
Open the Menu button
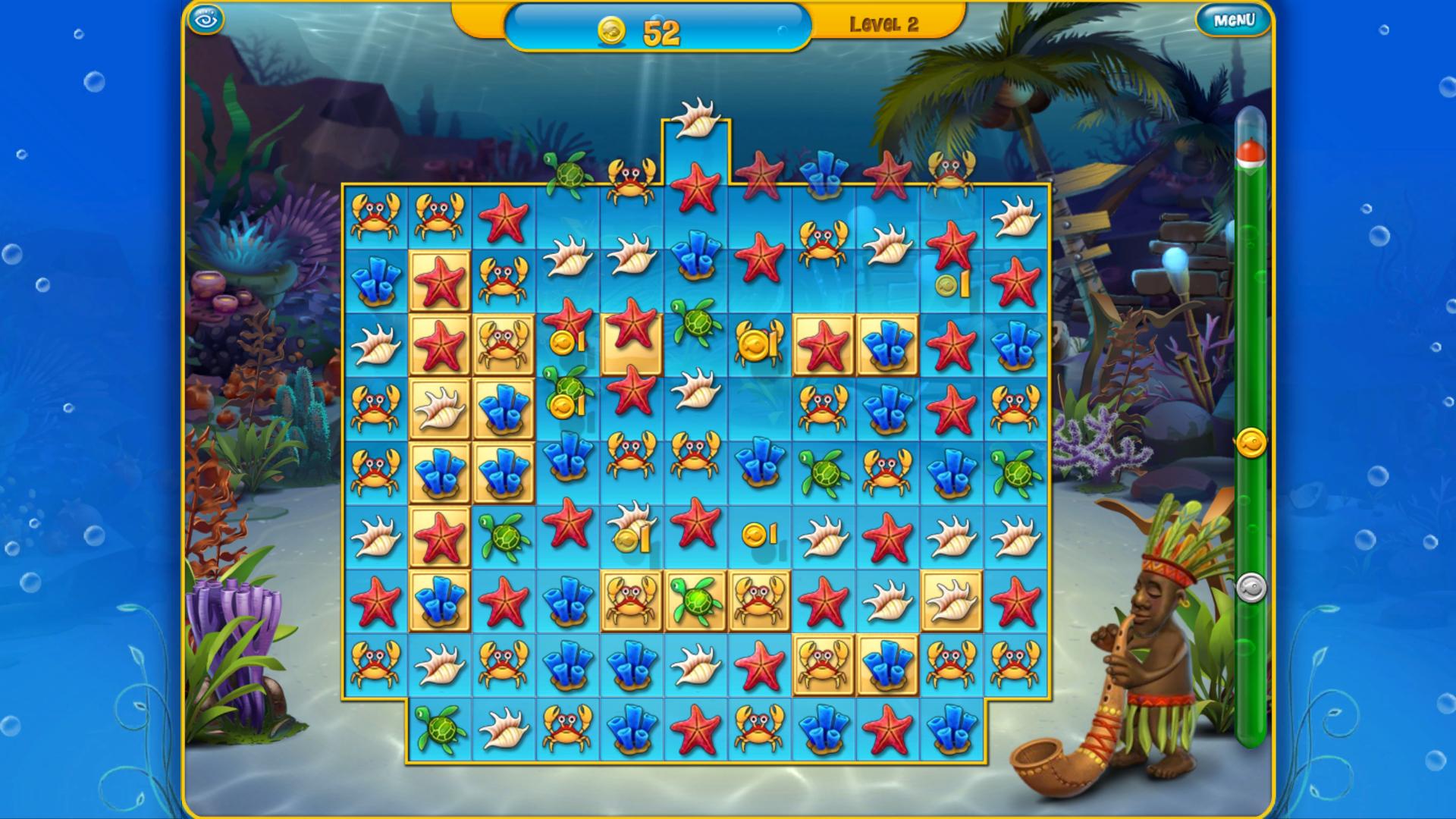click(1233, 20)
